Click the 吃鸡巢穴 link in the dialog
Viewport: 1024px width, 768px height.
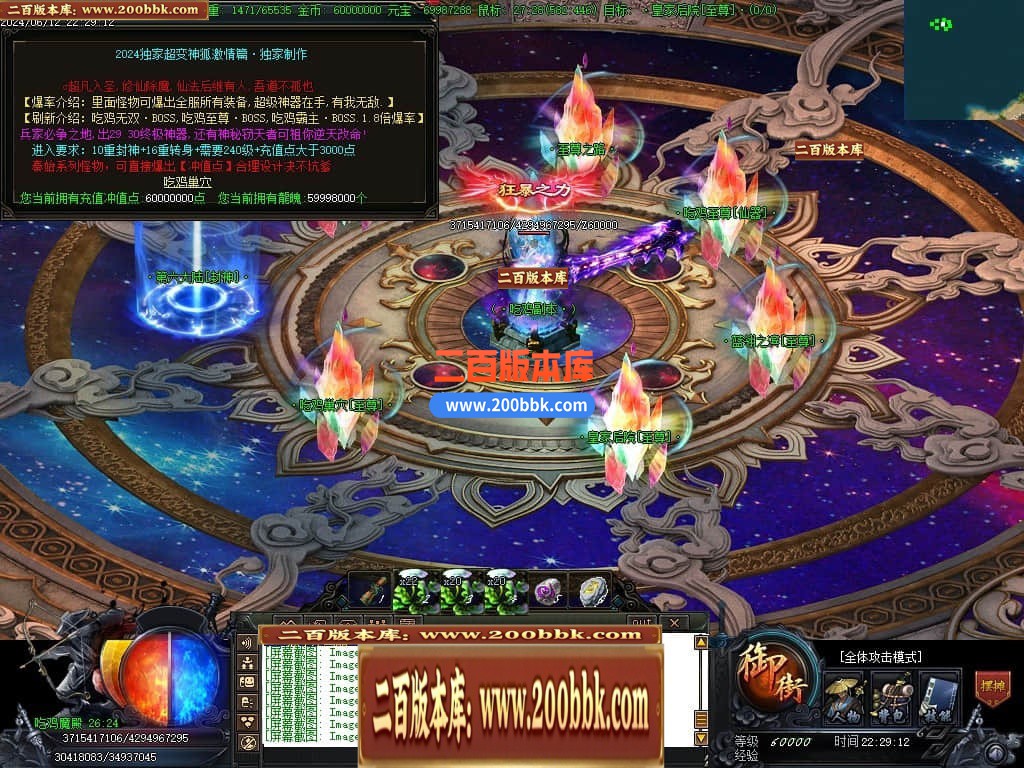[x=188, y=182]
